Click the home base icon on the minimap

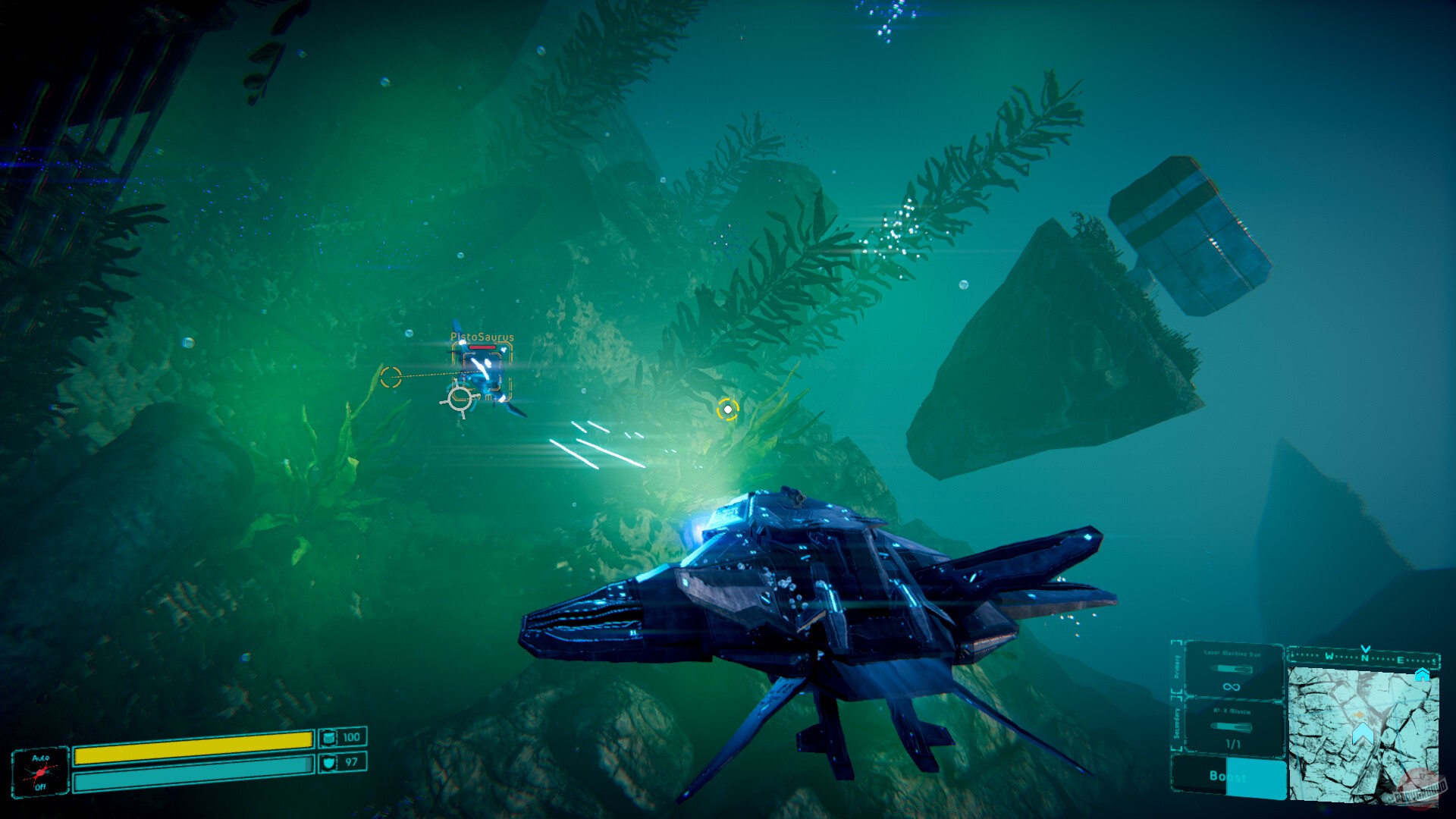point(1422,675)
